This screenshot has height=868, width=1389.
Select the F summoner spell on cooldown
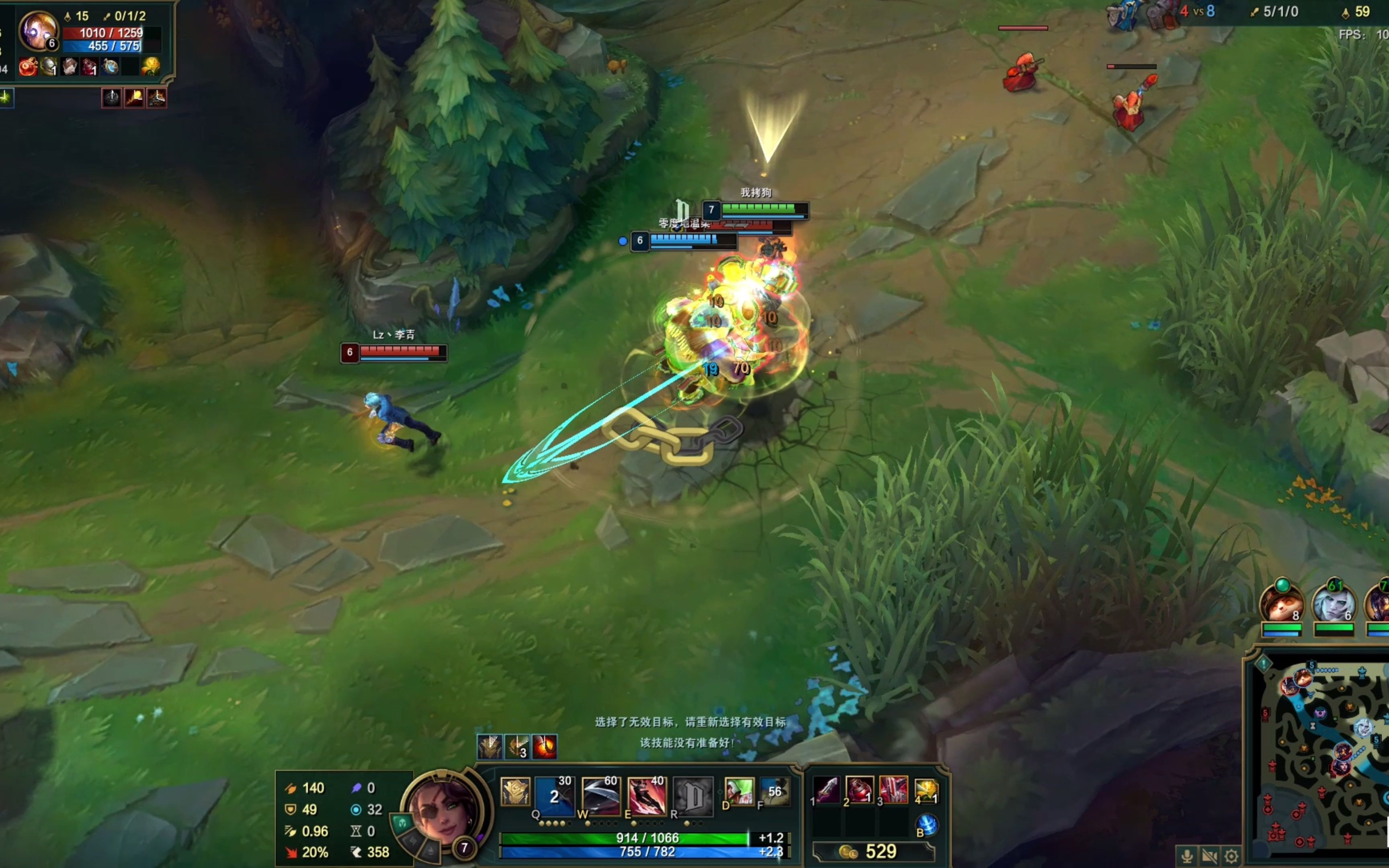[774, 791]
